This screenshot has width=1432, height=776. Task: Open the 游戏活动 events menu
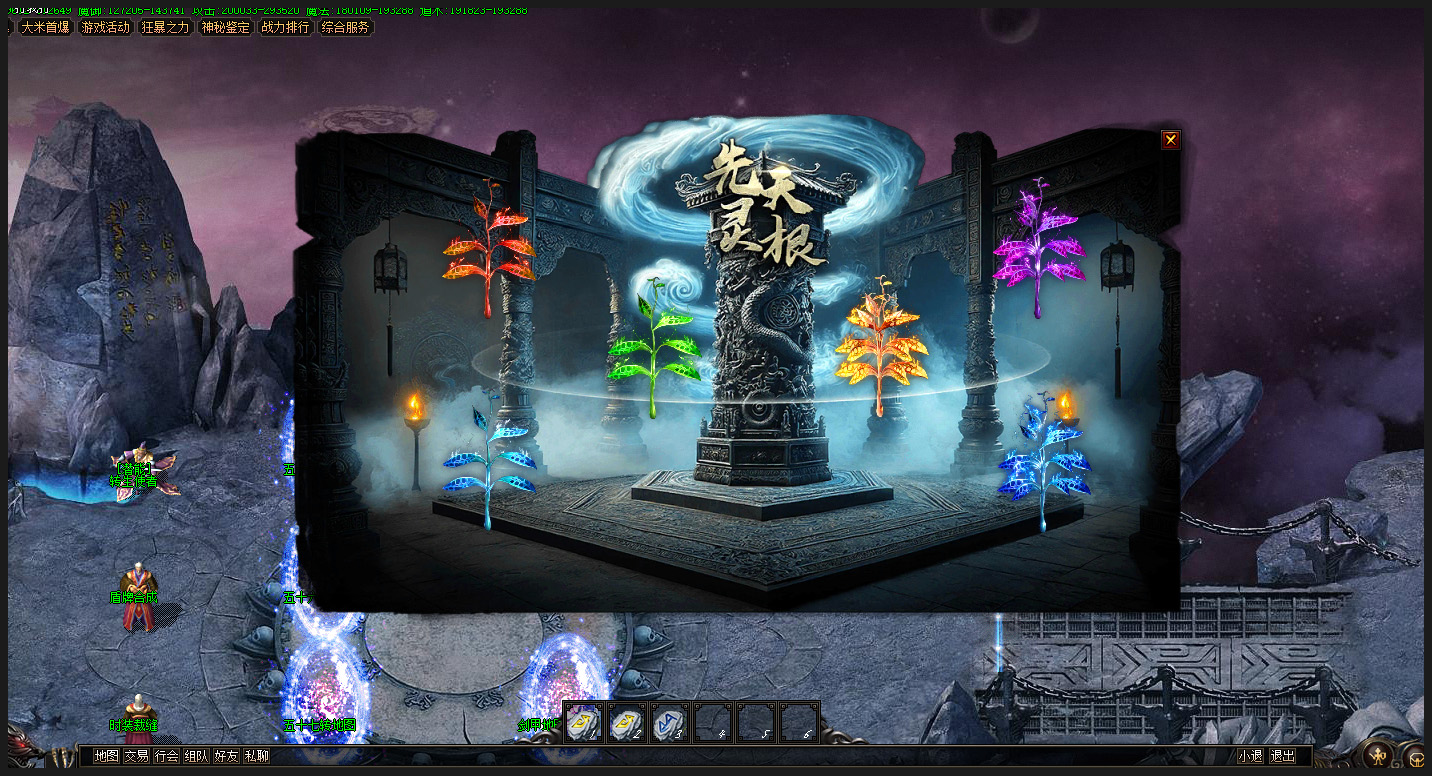pos(106,28)
